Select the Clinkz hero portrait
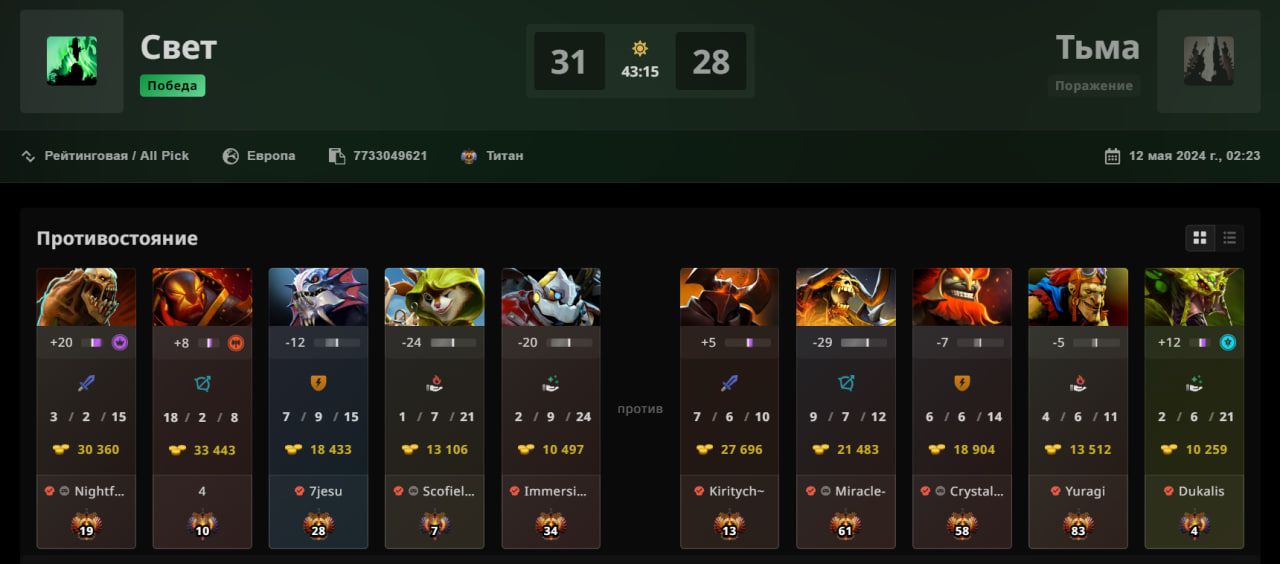This screenshot has width=1280, height=564. pyautogui.click(x=846, y=297)
